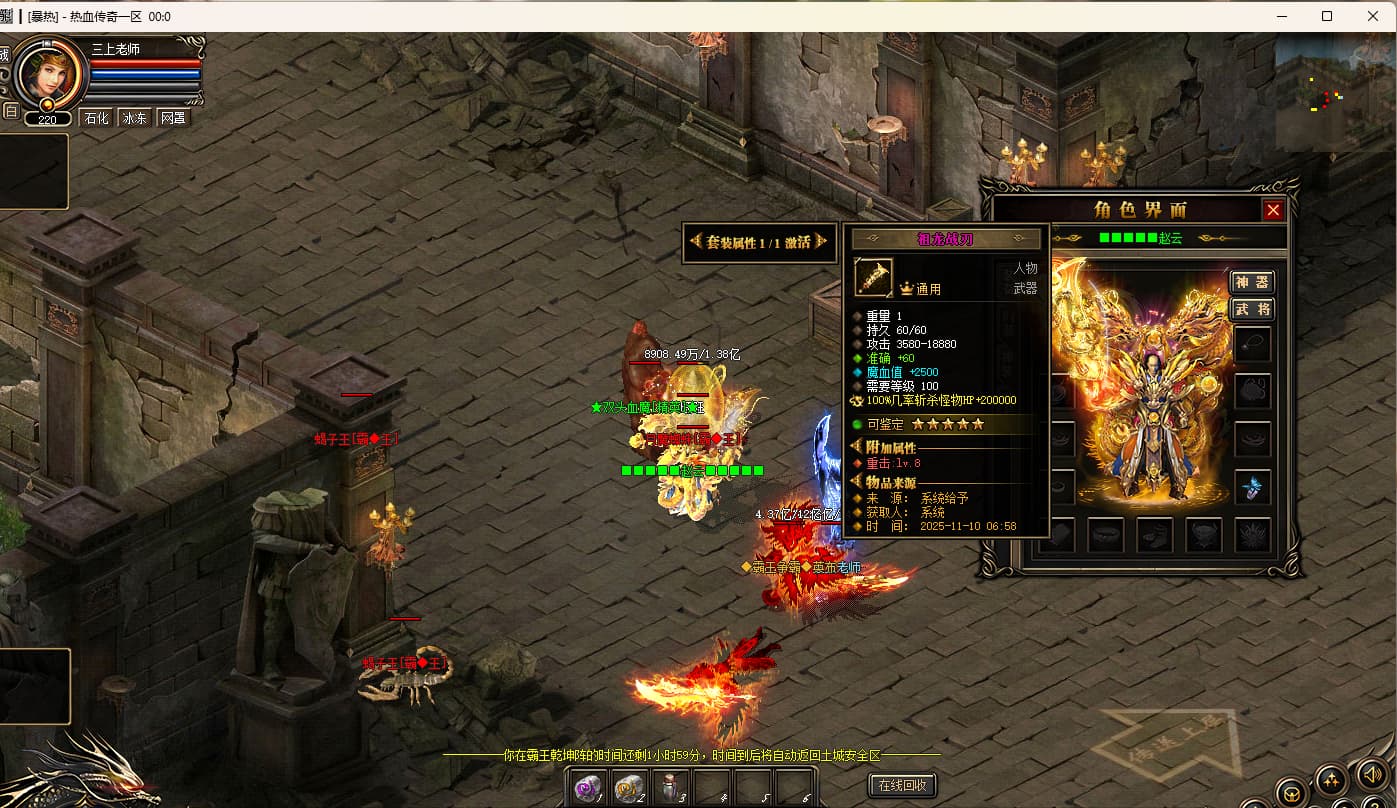Close the 角色界面 character window
Viewport: 1397px width, 808px height.
coord(1272,210)
